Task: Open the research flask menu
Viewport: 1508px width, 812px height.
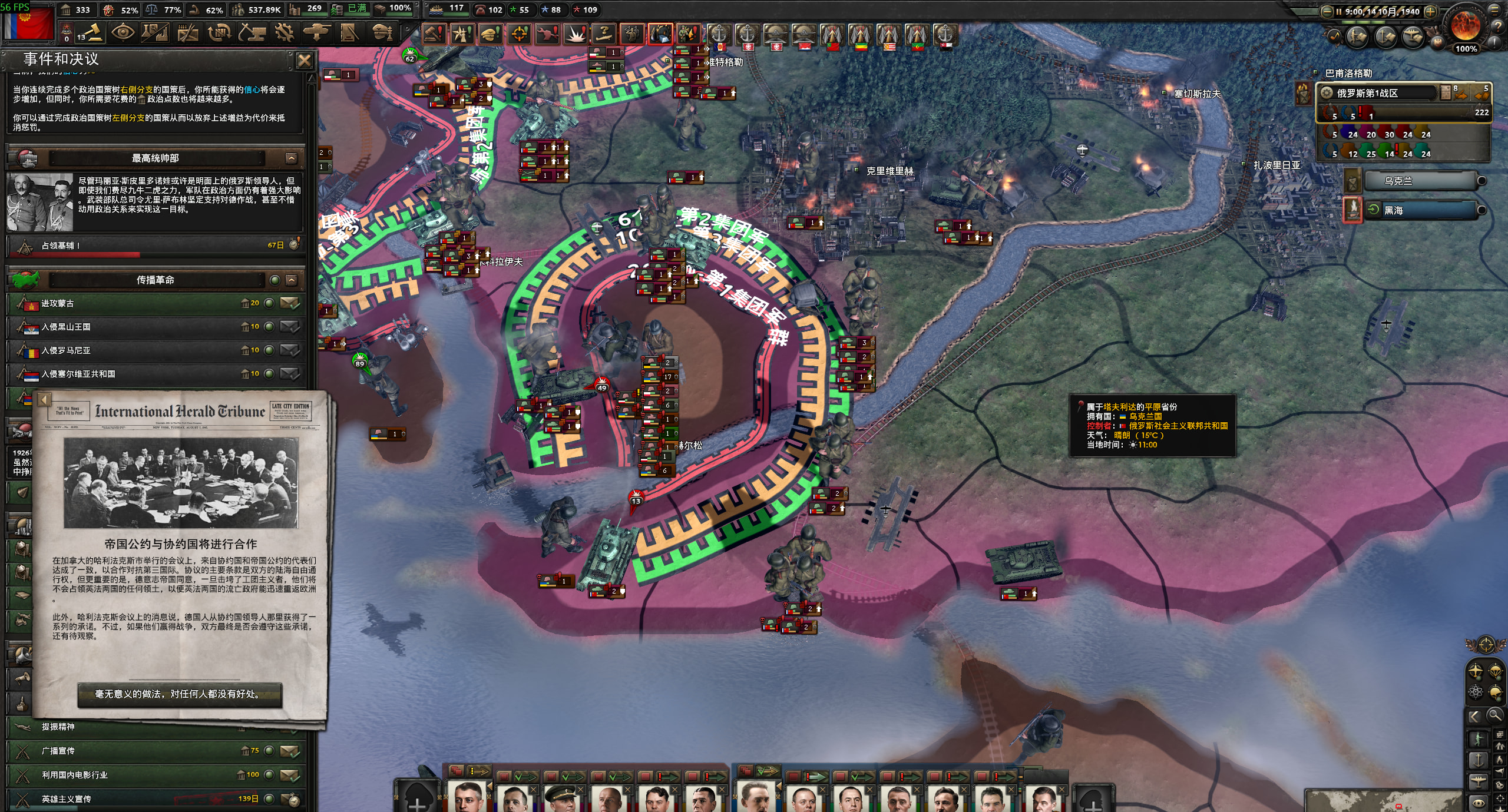Action: click(x=155, y=32)
